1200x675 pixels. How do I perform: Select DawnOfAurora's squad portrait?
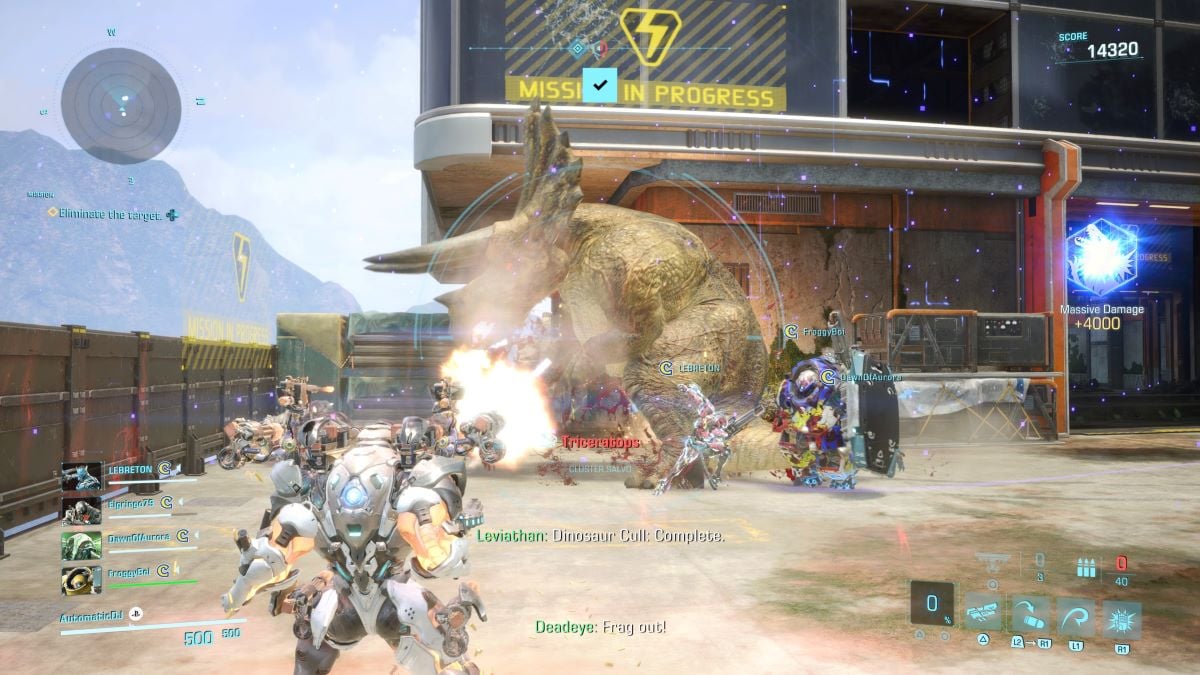click(81, 545)
